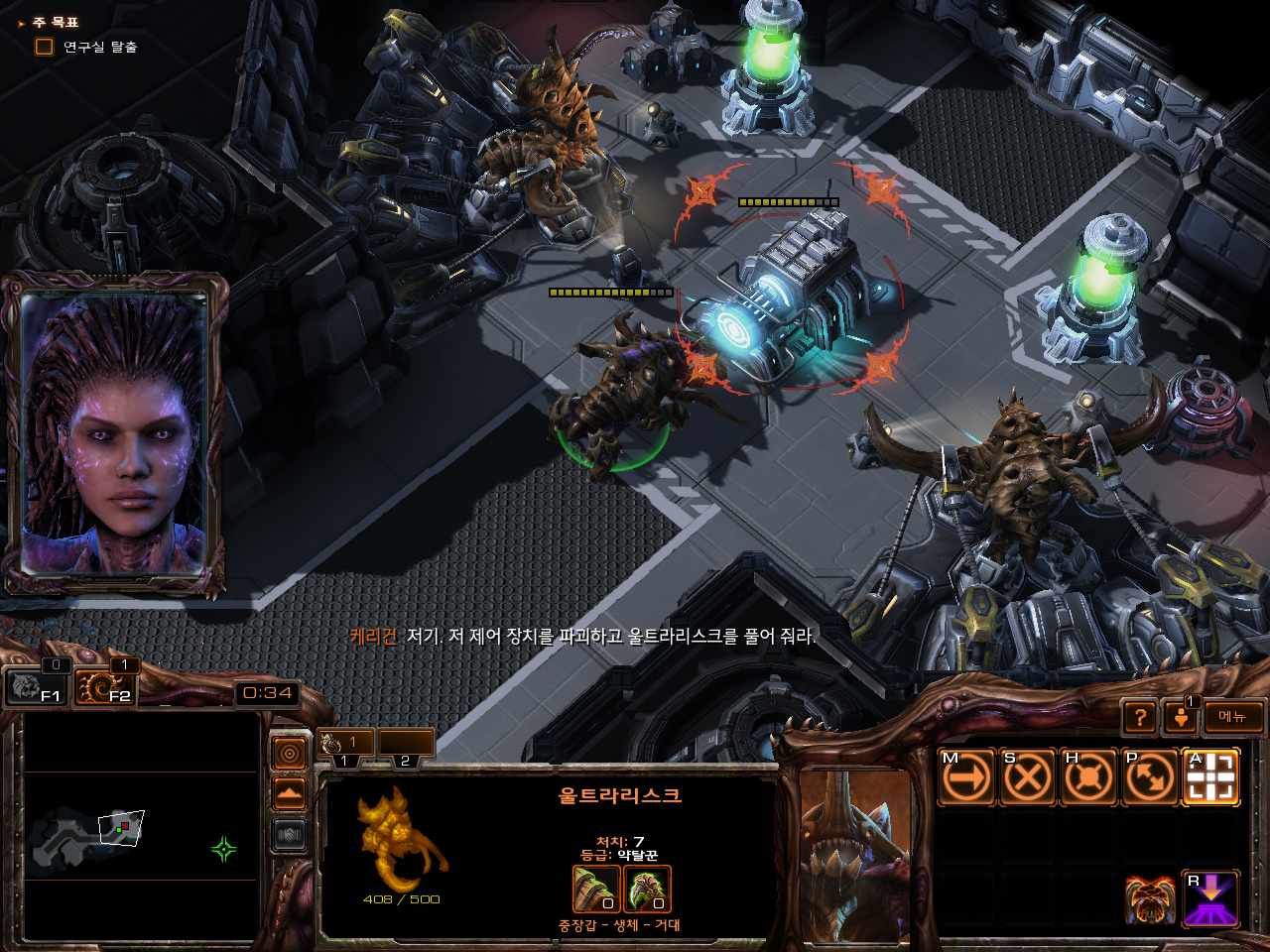Activate the Patrol command
The image size is (1270, 952).
[x=1149, y=777]
